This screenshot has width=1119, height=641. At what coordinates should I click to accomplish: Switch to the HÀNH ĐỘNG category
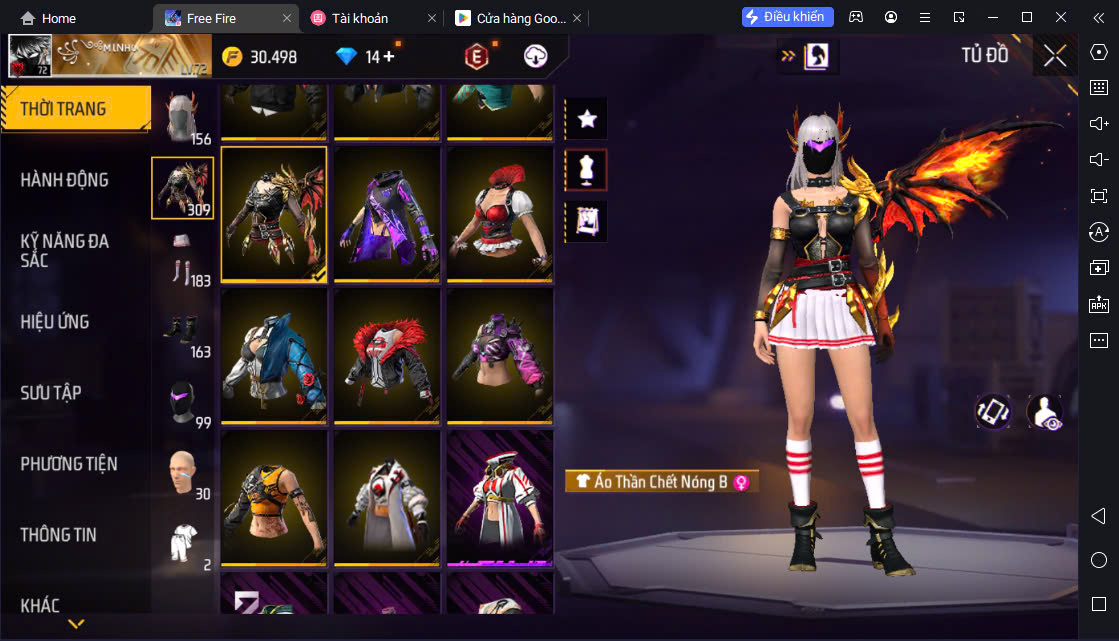pos(65,180)
